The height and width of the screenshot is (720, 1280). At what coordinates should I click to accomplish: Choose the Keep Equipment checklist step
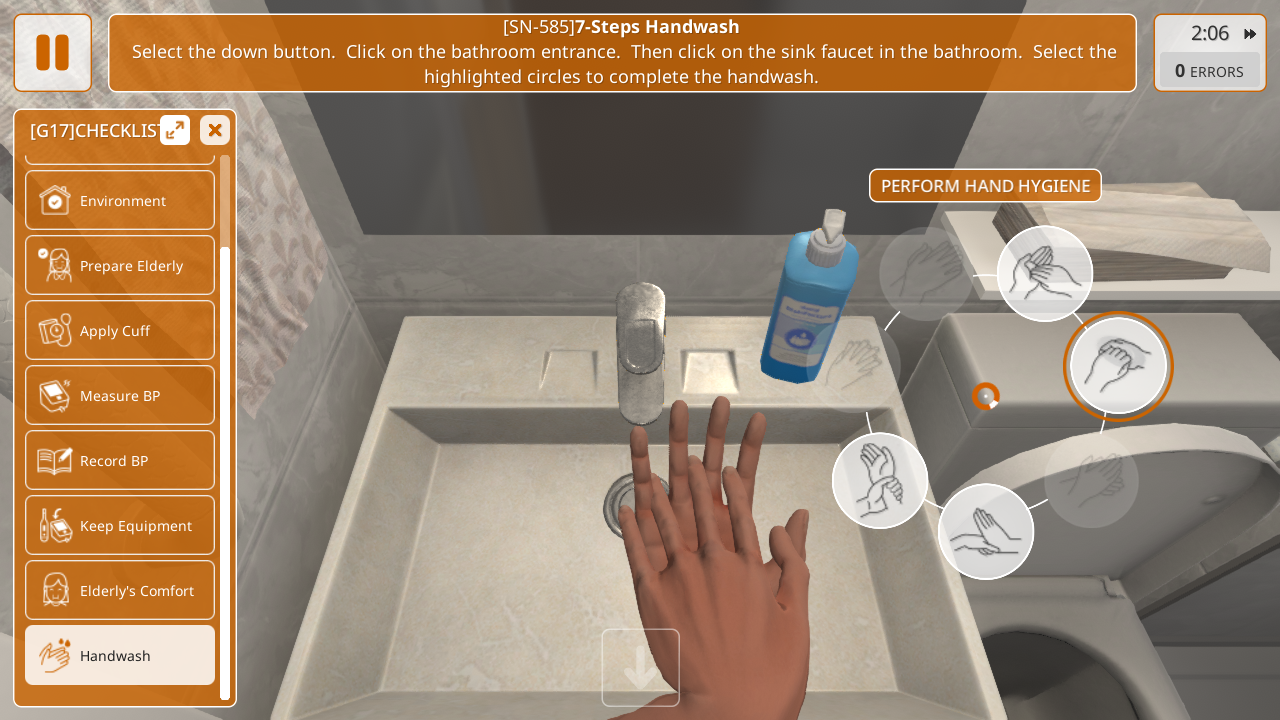120,525
